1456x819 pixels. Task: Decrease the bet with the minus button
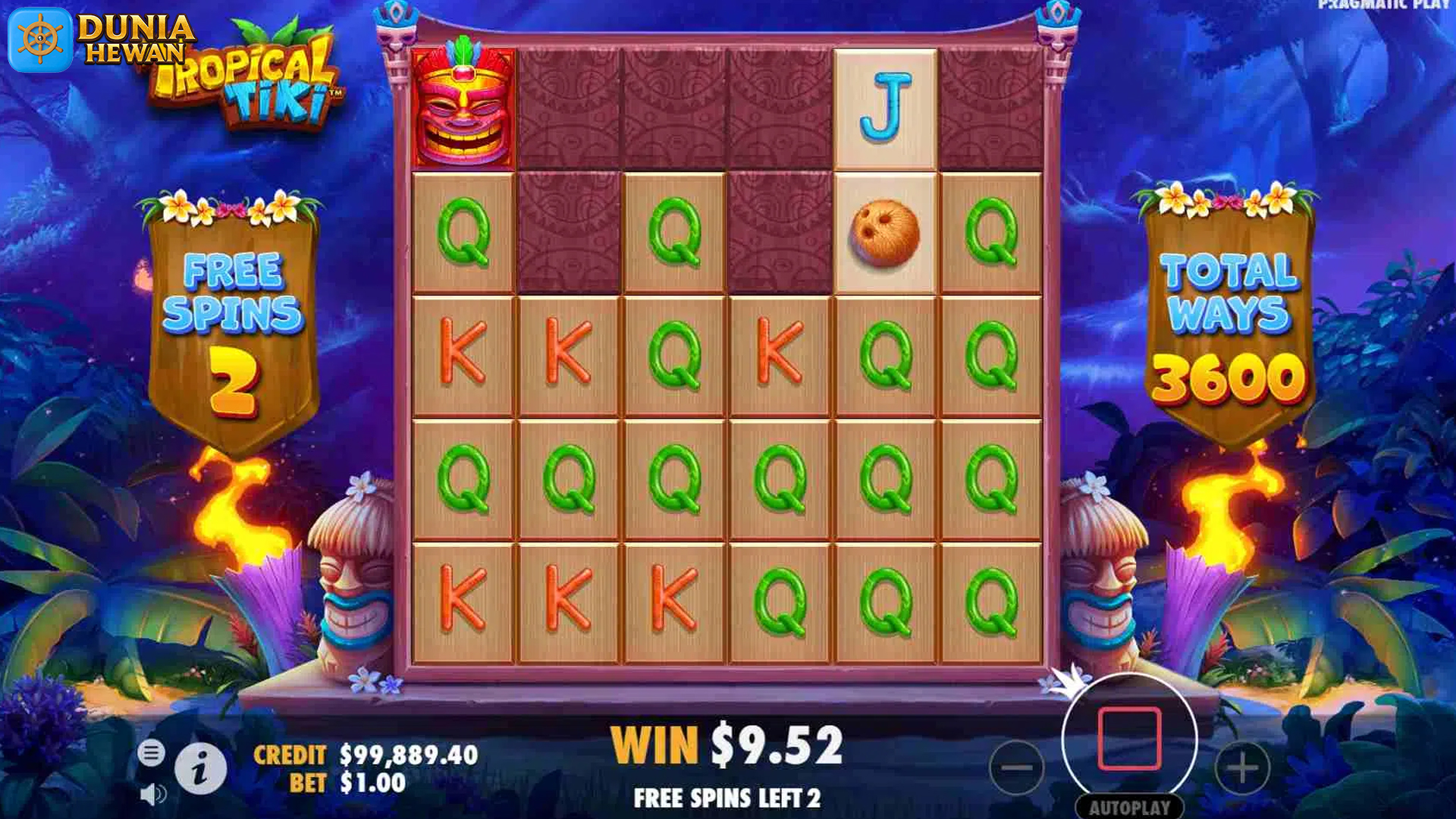(x=1016, y=768)
